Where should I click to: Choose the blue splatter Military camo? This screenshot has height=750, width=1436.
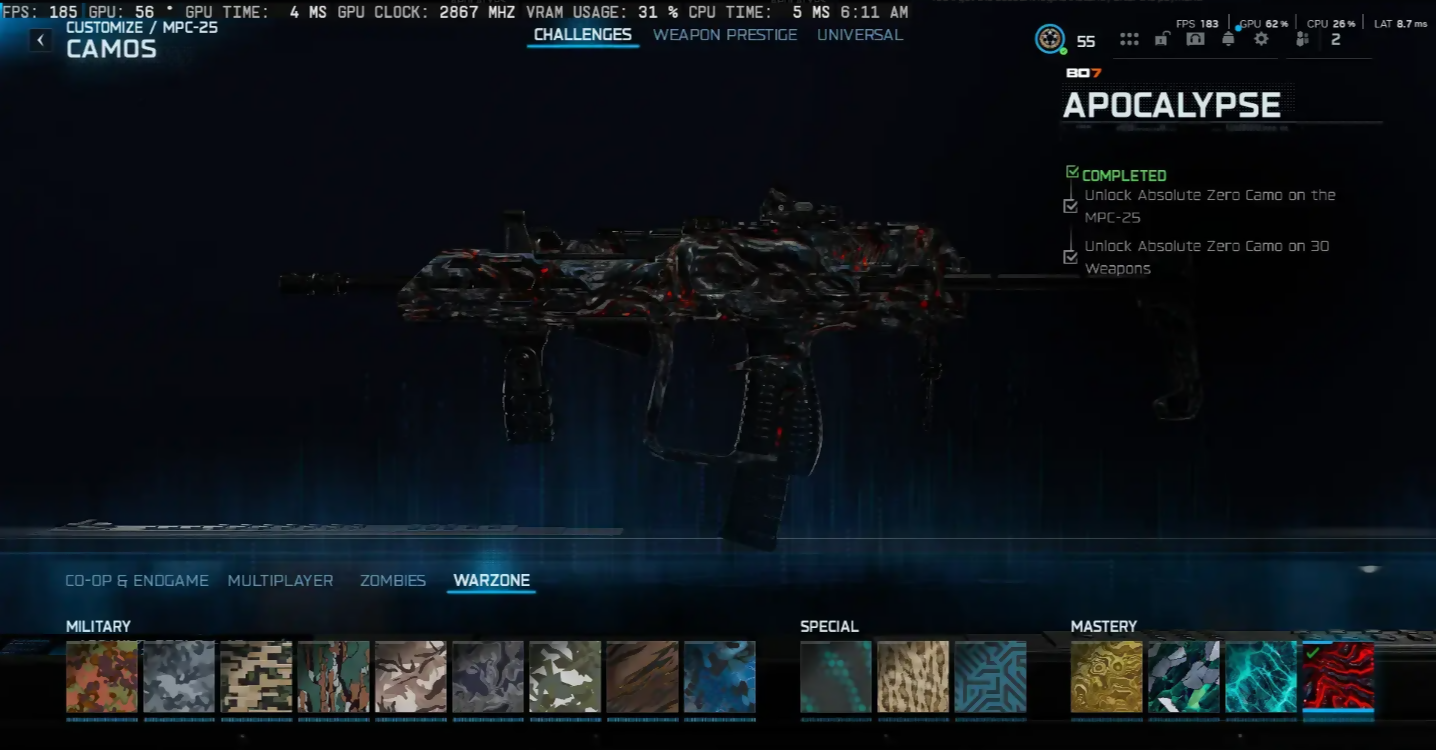click(x=720, y=677)
